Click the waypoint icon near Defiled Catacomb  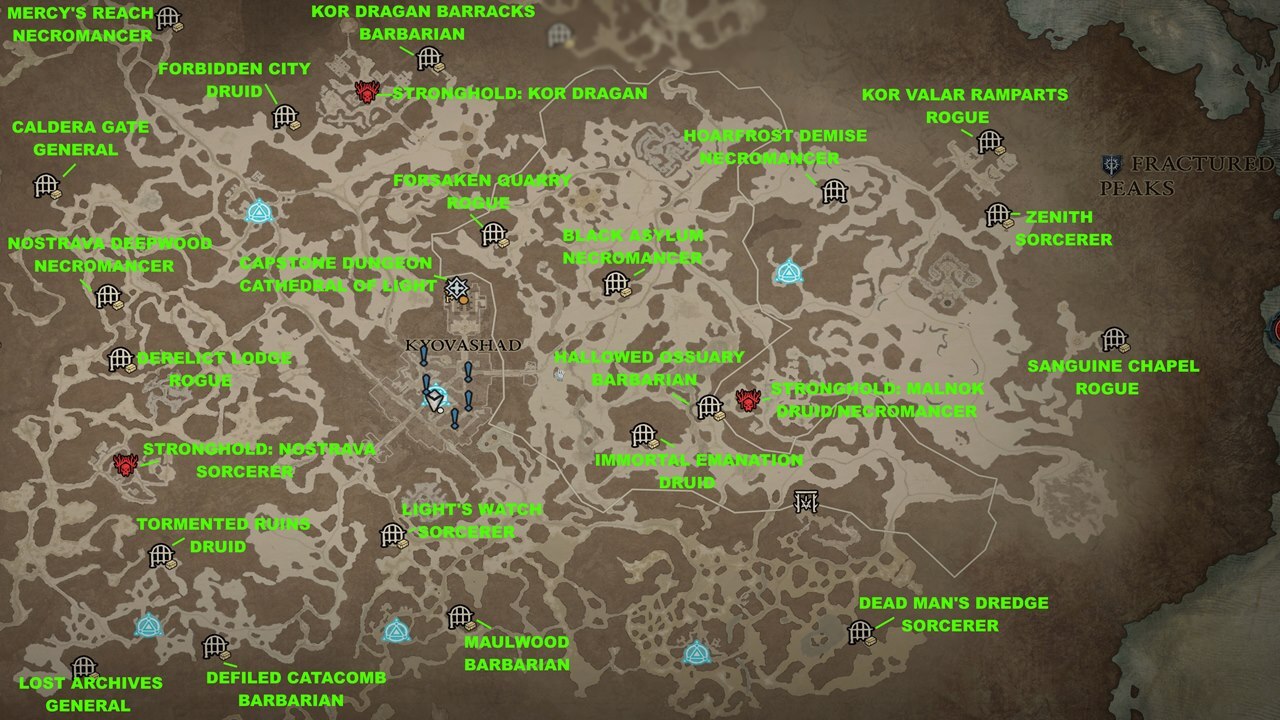point(148,629)
